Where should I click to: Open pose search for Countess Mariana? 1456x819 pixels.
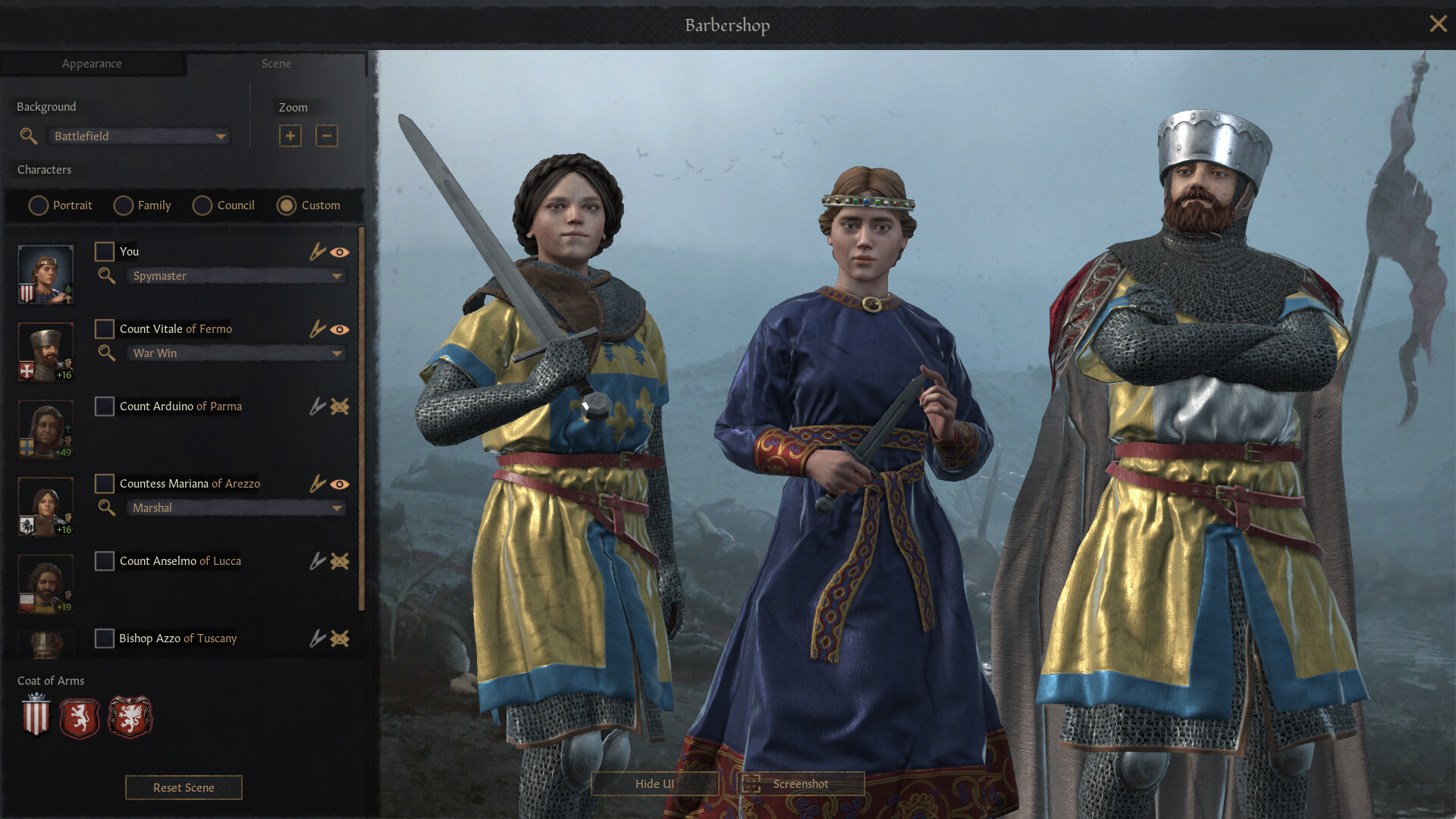(x=106, y=508)
